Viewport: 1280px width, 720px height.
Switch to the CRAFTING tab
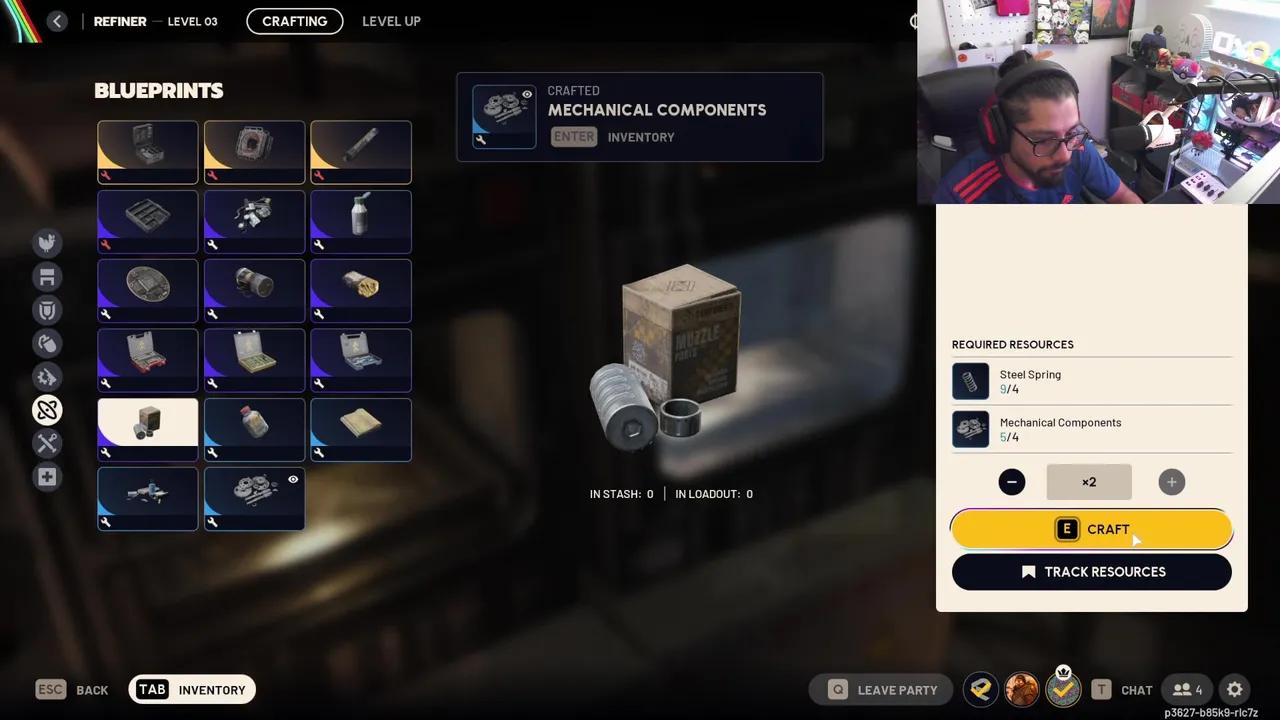[x=294, y=21]
